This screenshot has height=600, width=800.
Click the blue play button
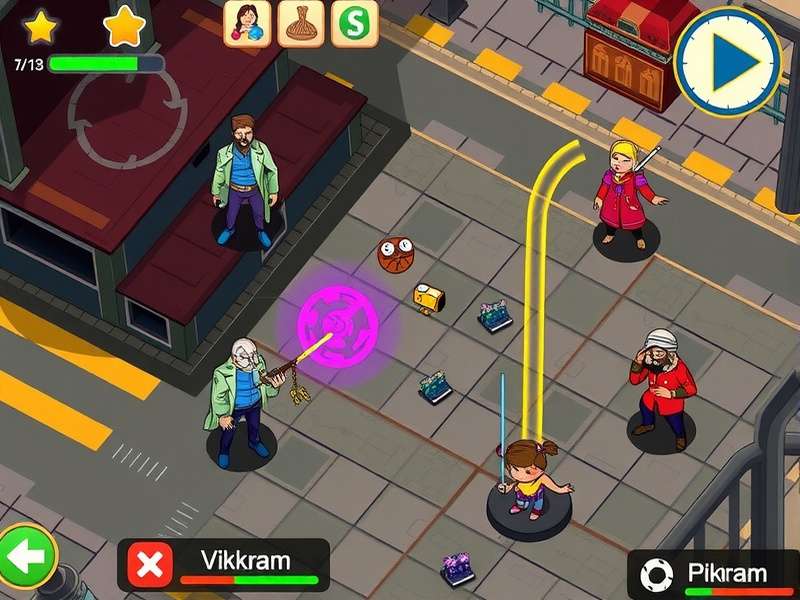point(727,61)
